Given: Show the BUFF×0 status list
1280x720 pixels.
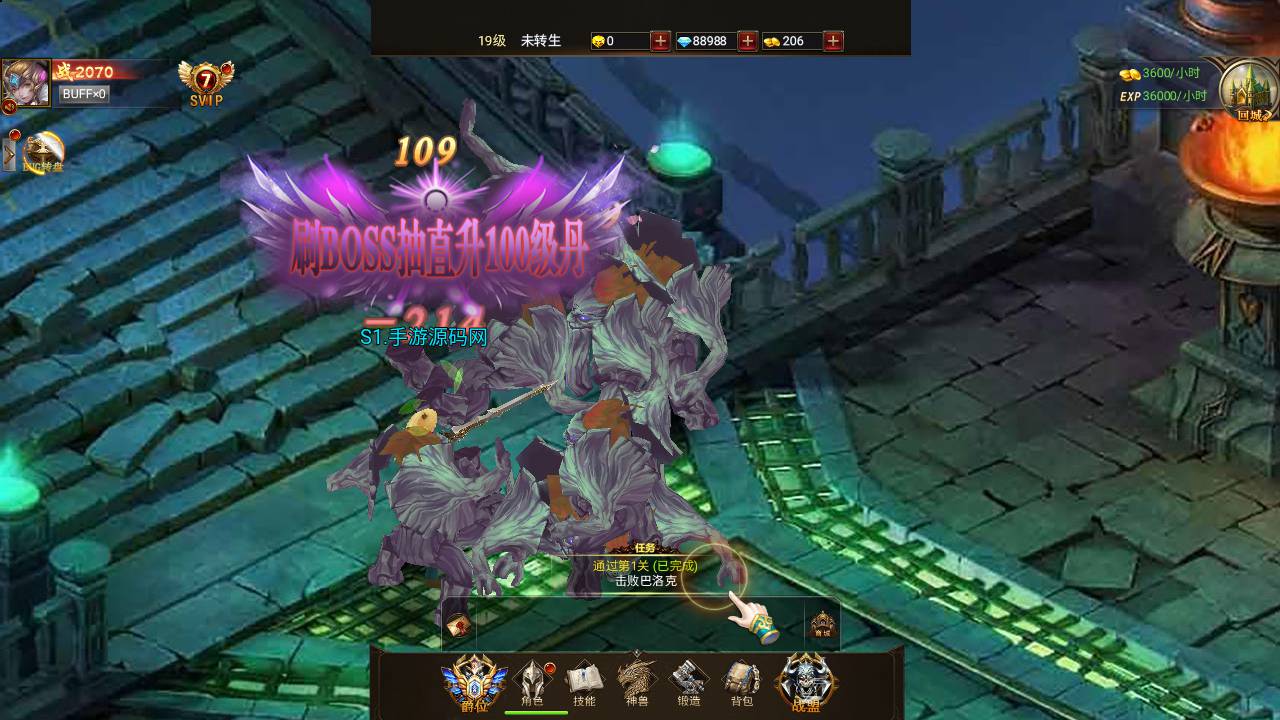Looking at the screenshot, I should click(x=84, y=94).
